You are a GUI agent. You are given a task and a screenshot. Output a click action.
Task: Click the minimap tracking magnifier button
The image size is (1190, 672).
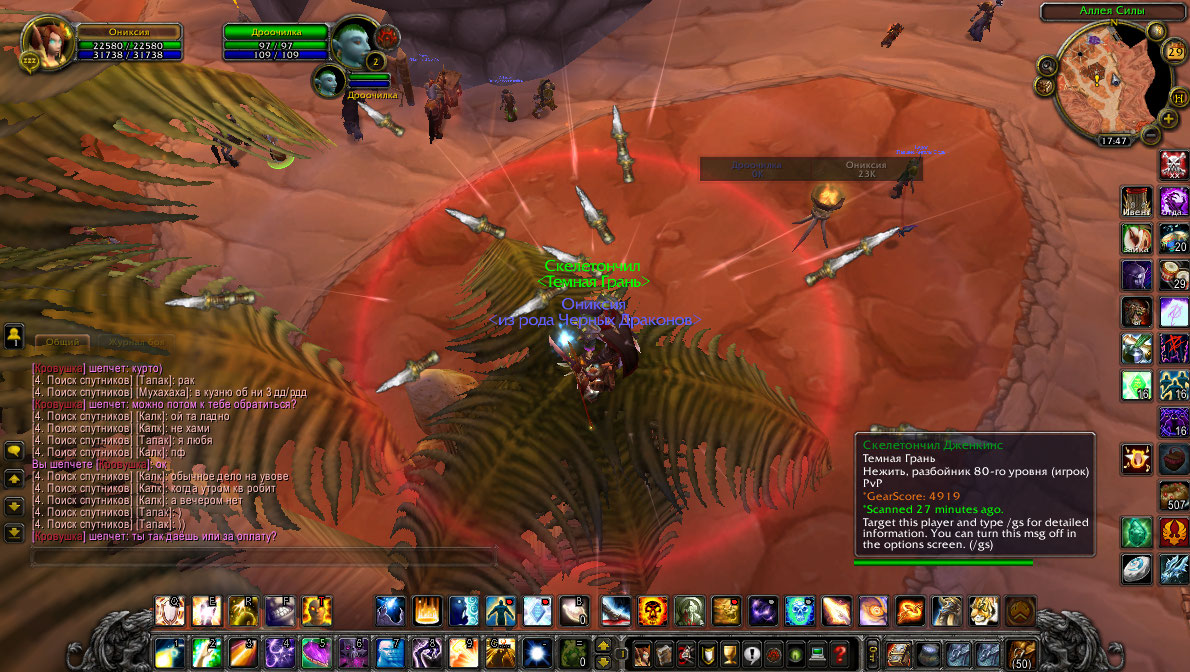pos(1048,66)
